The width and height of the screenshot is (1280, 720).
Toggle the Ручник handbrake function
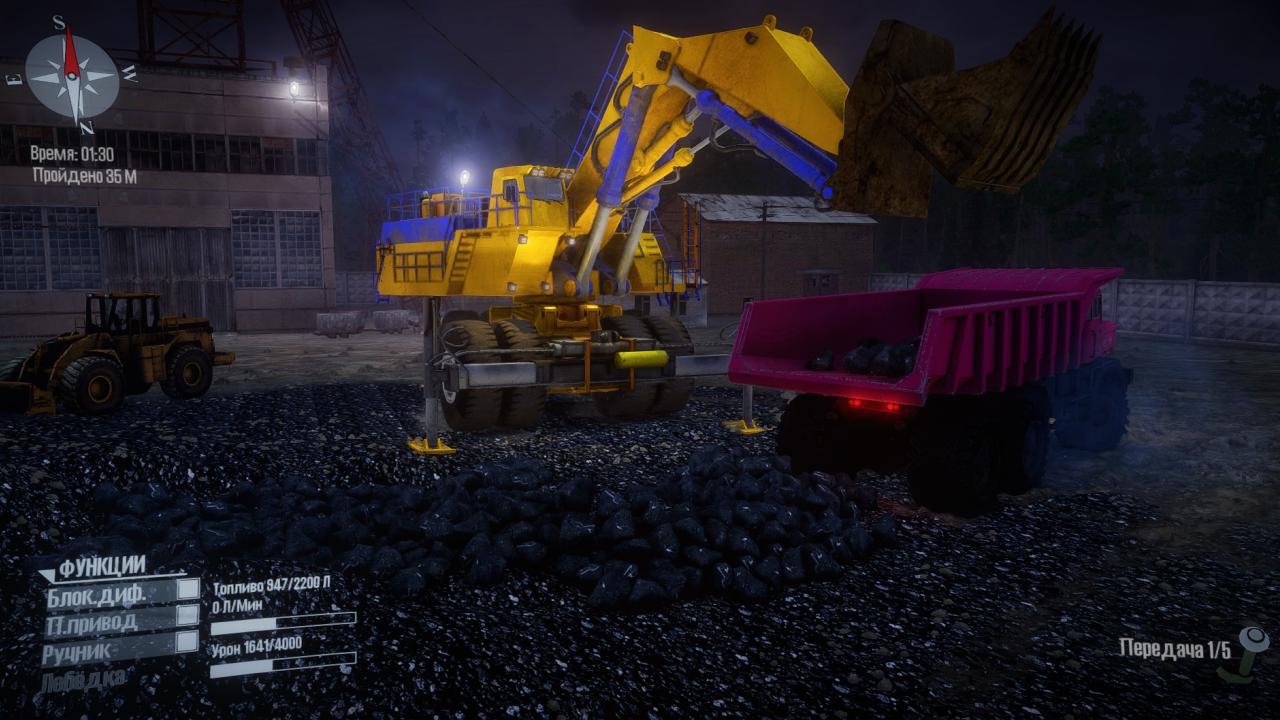(187, 642)
